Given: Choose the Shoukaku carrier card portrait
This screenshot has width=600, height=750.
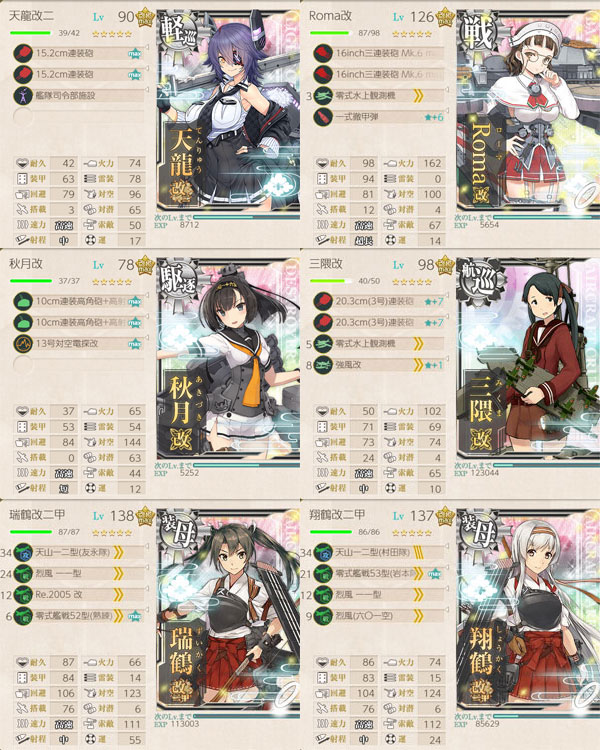Looking at the screenshot, I should pos(527,621).
